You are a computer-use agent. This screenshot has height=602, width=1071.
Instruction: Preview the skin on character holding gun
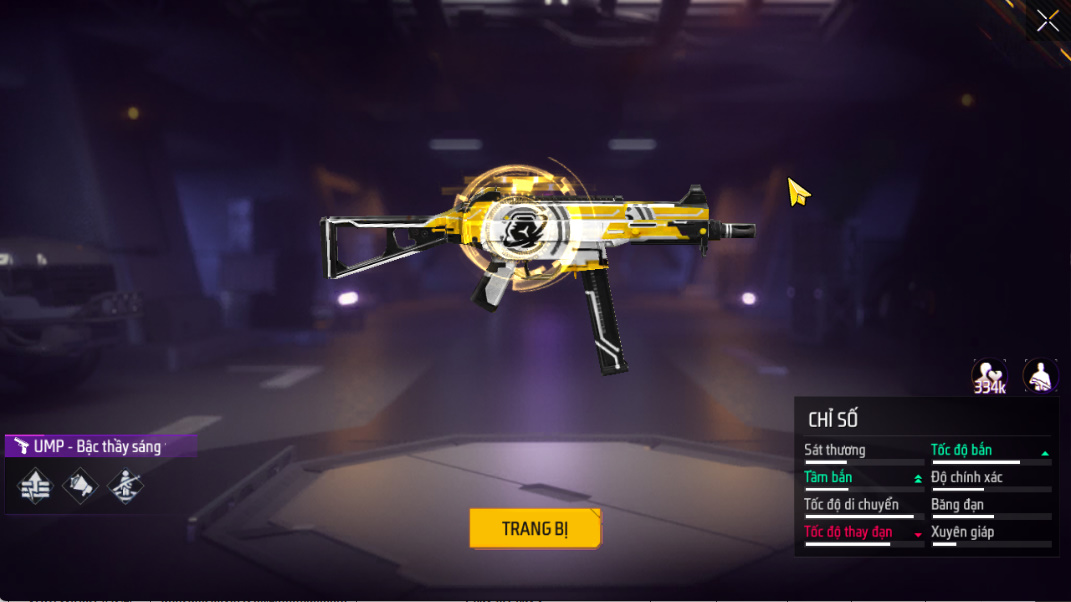1041,377
